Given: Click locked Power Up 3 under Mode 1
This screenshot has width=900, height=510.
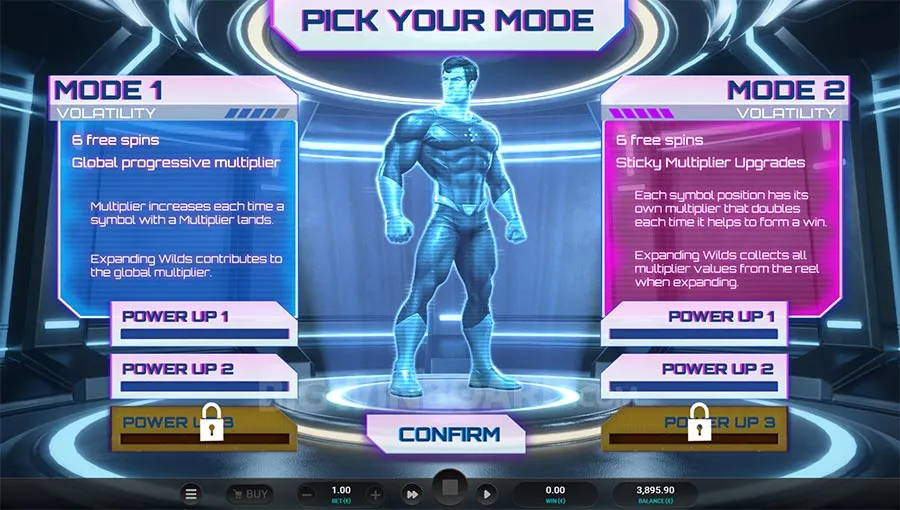Looking at the screenshot, I should tap(203, 426).
